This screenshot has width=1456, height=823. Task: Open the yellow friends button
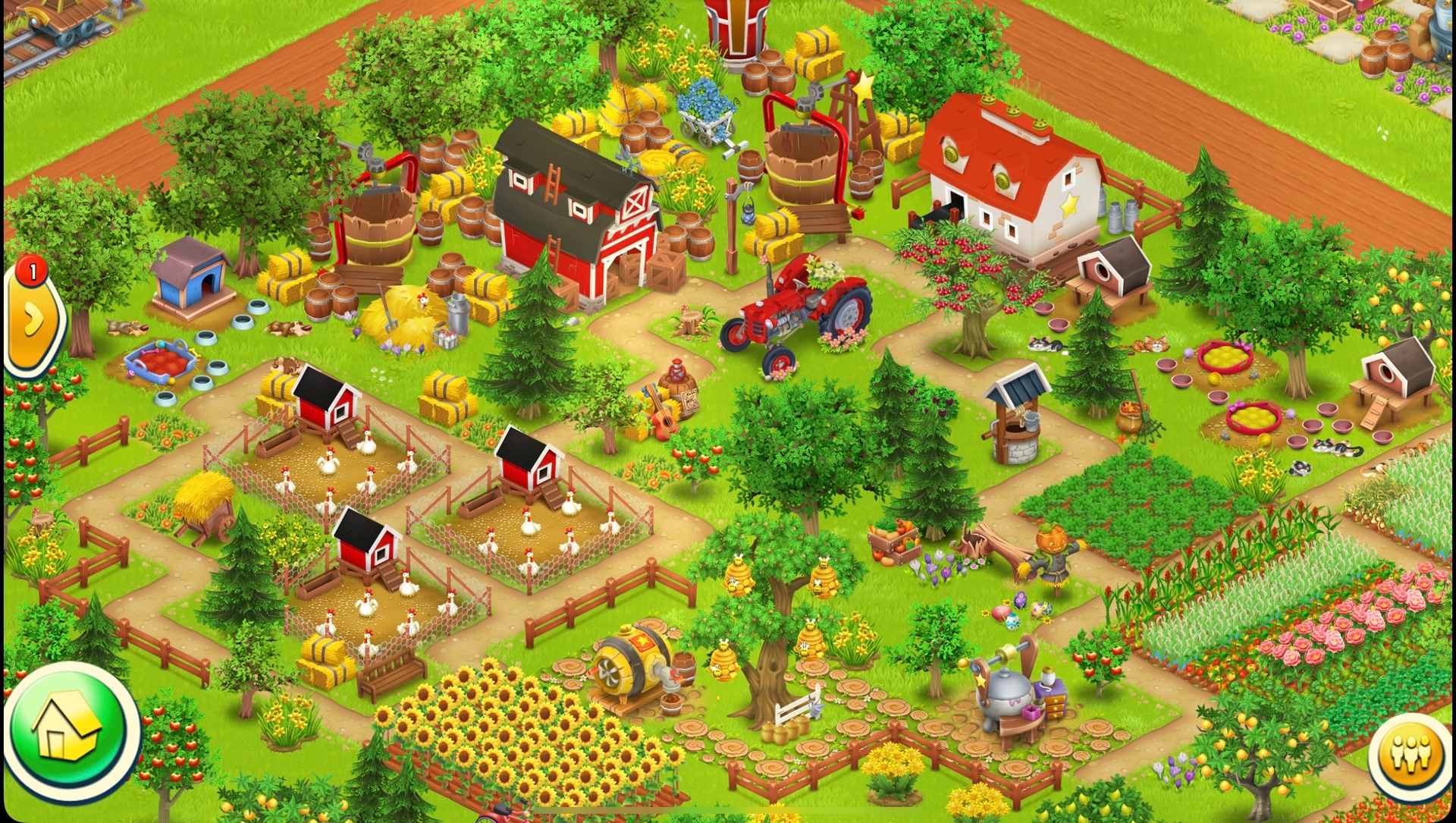pyautogui.click(x=1410, y=754)
